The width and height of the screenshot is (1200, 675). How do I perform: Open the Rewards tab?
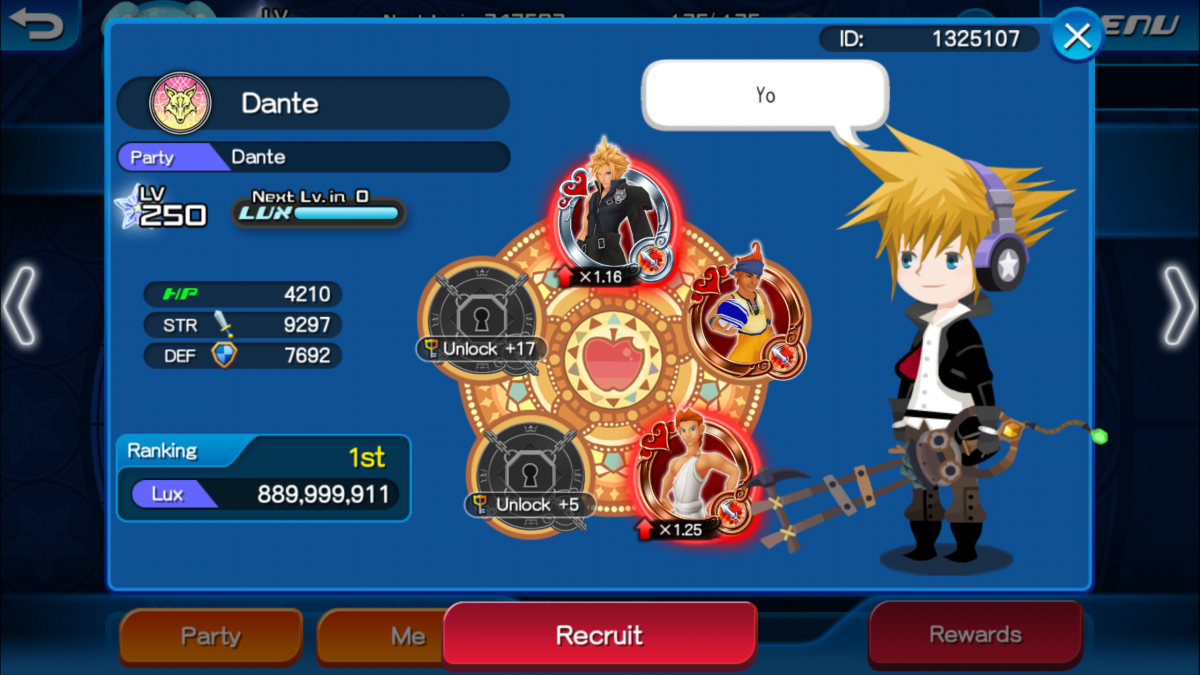tap(975, 634)
